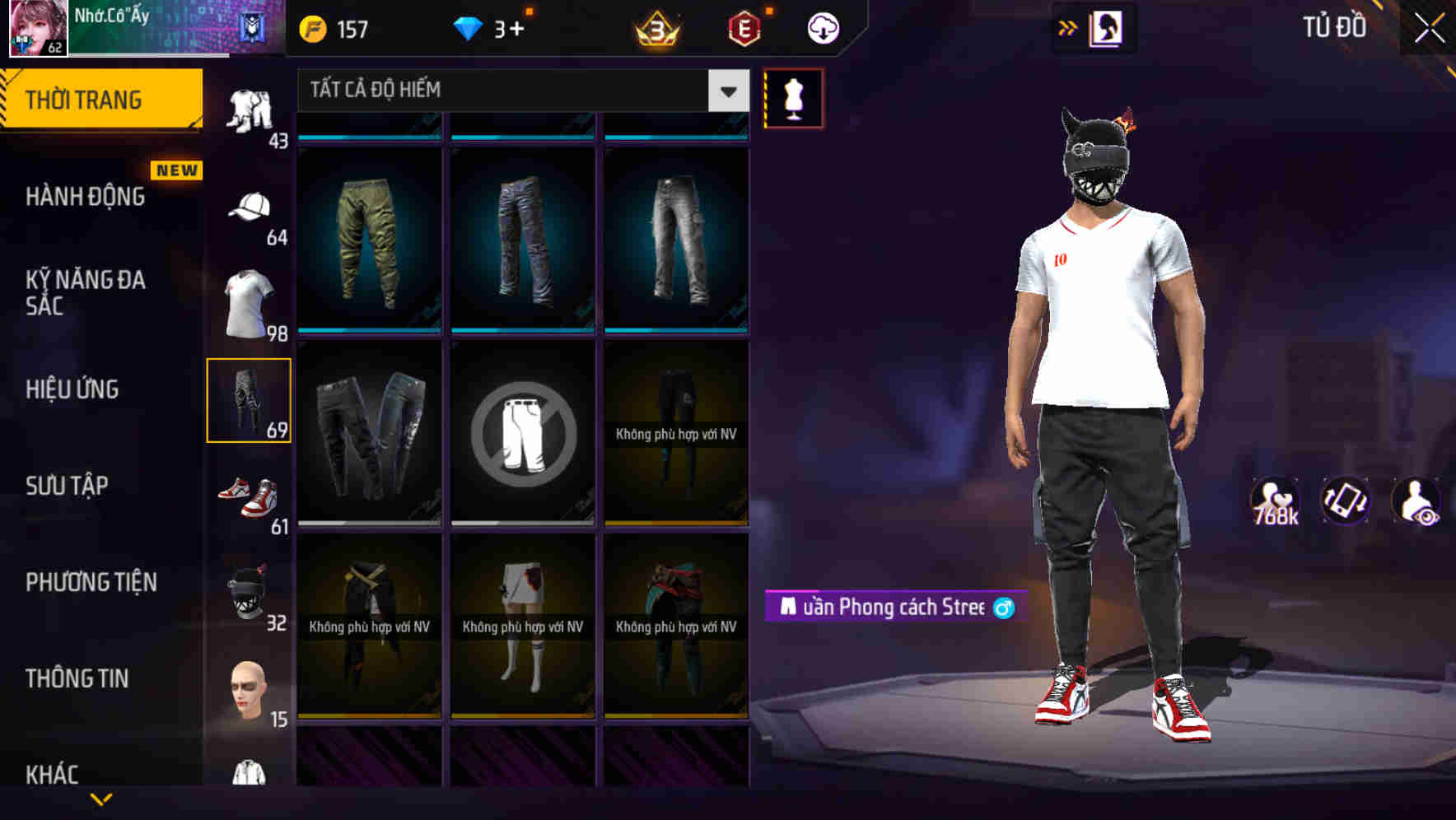Viewport: 1456px width, 820px height.
Task: Click the rank badge icon in the top bar
Action: pos(655,27)
